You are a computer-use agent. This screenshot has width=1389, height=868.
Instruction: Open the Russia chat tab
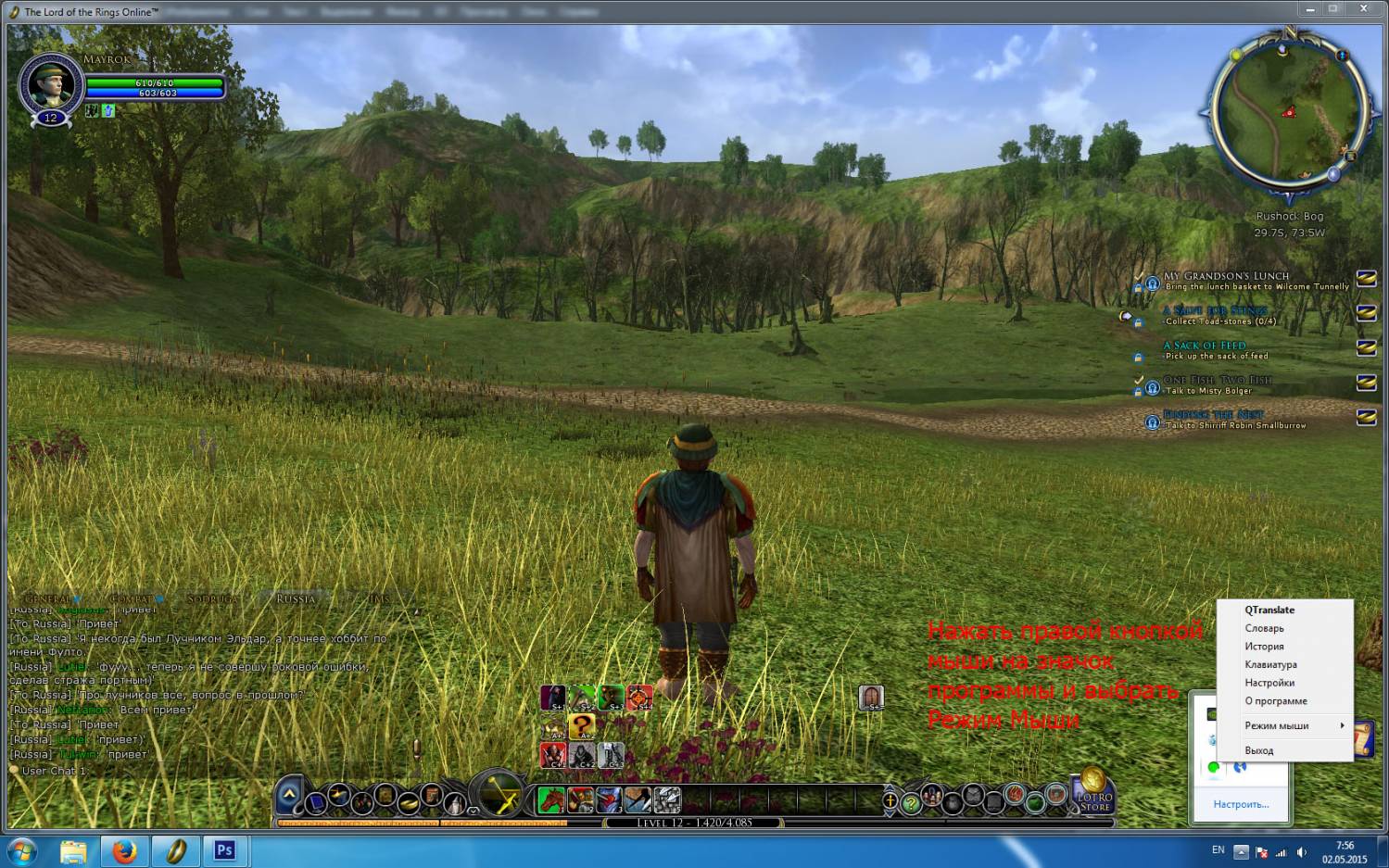pyautogui.click(x=296, y=599)
